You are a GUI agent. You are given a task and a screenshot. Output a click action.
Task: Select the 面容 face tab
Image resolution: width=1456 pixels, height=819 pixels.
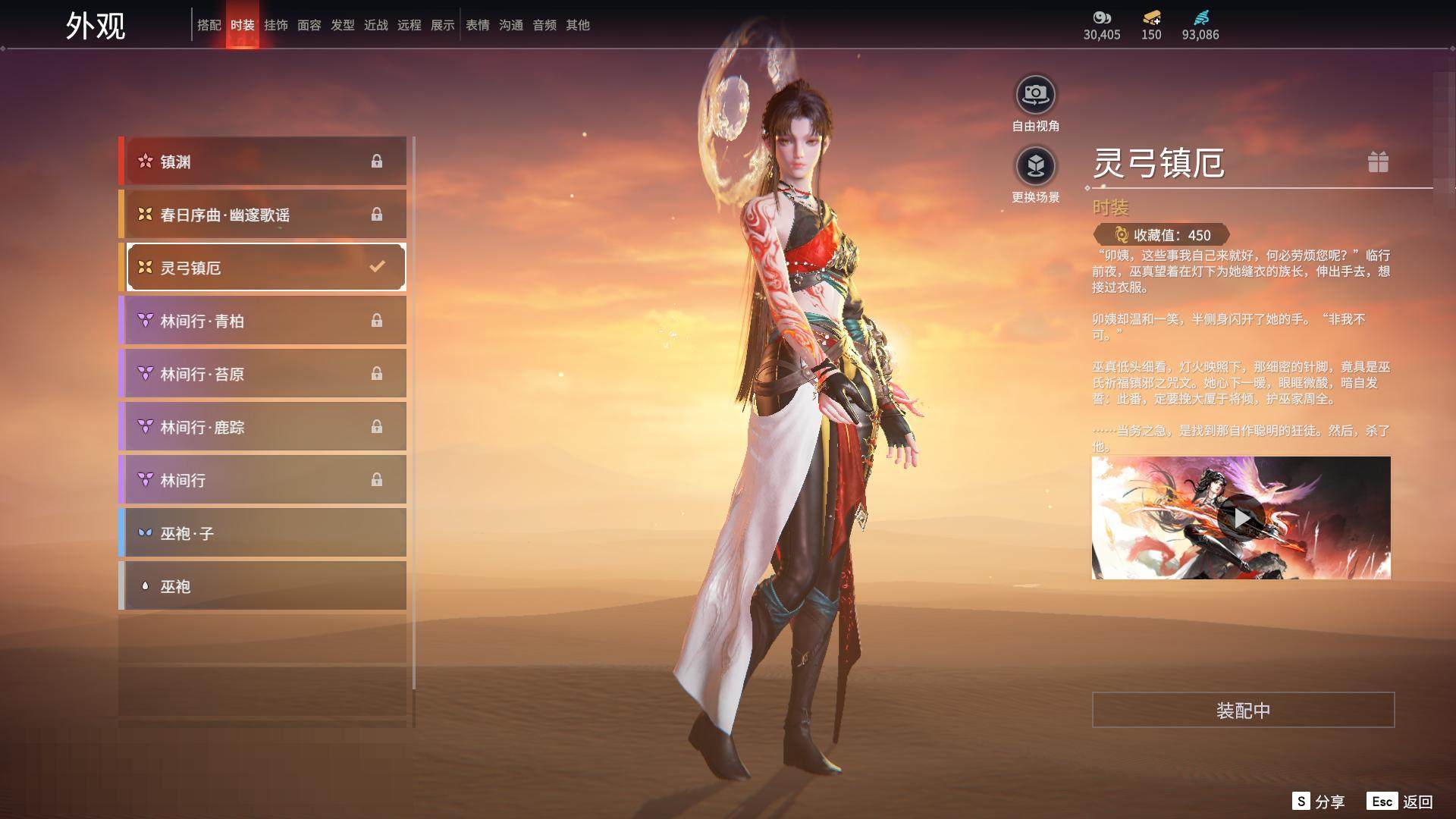tap(309, 25)
